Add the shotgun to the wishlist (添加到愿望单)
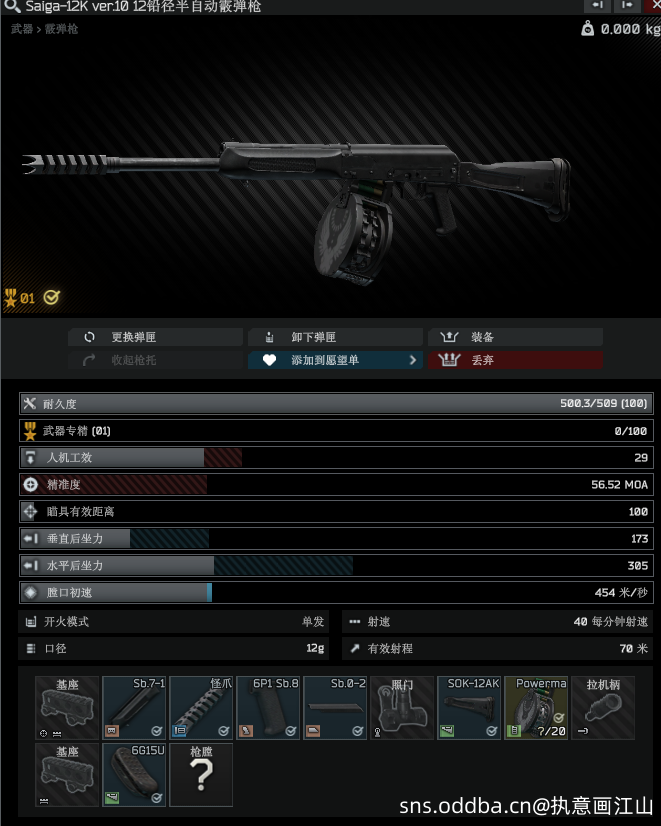 (335, 360)
